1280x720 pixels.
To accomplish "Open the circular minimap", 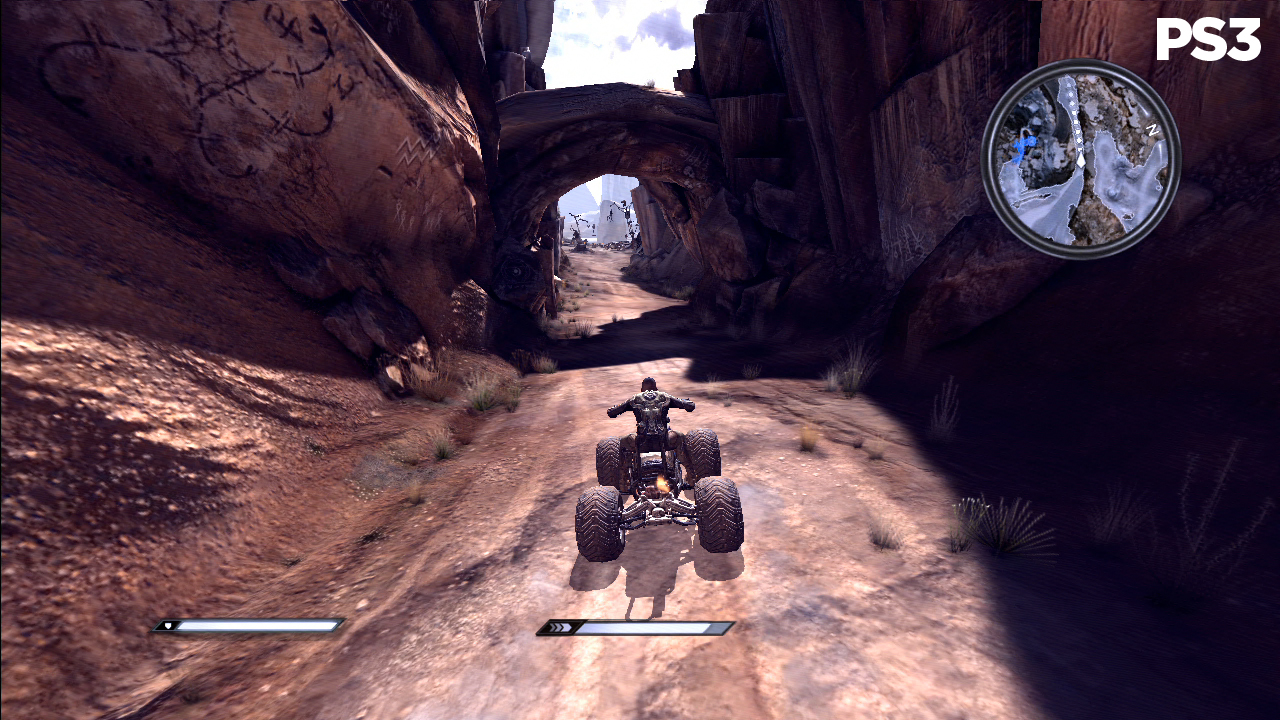I will point(1080,159).
